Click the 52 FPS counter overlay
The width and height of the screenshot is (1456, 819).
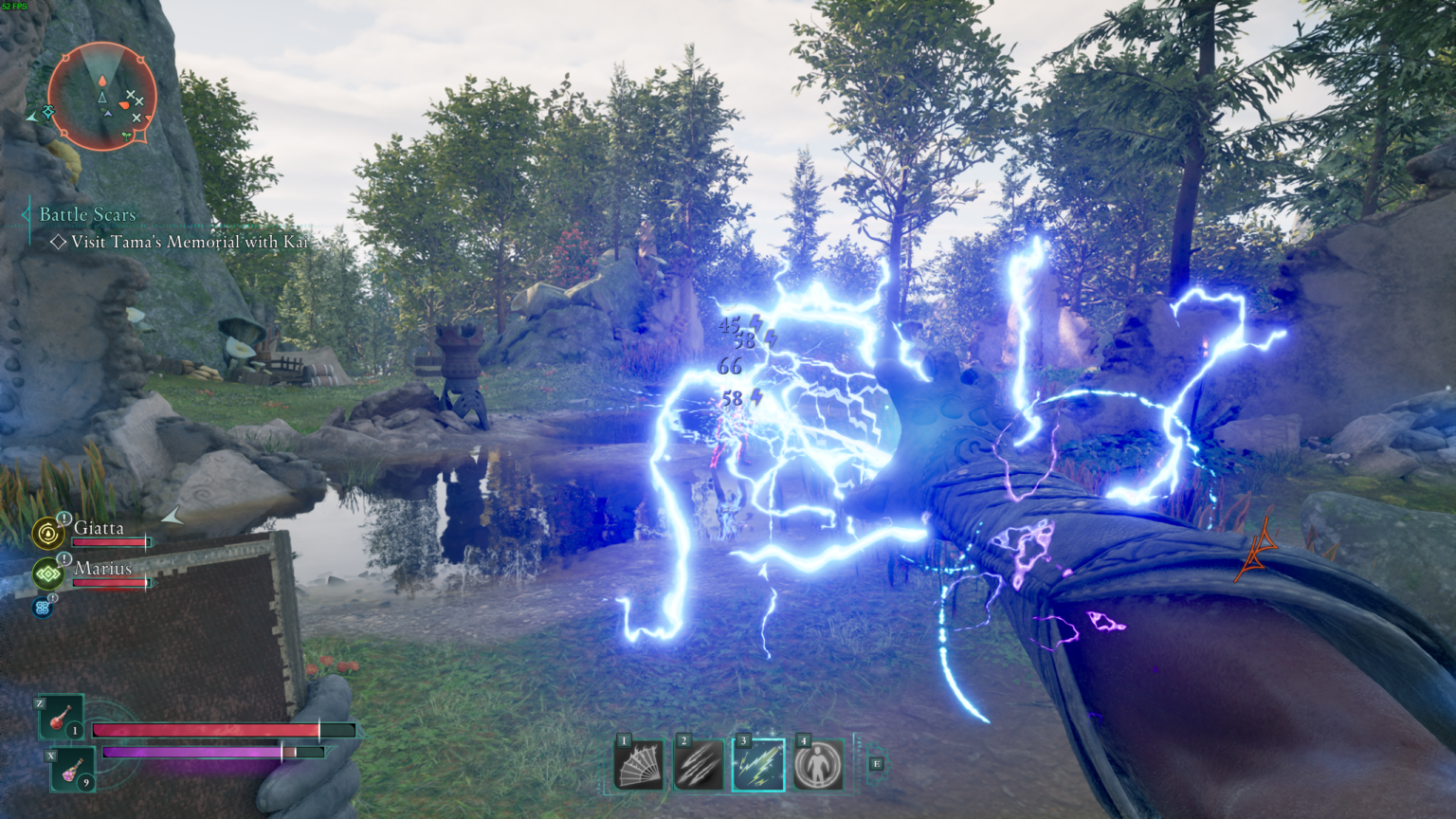(16, 7)
